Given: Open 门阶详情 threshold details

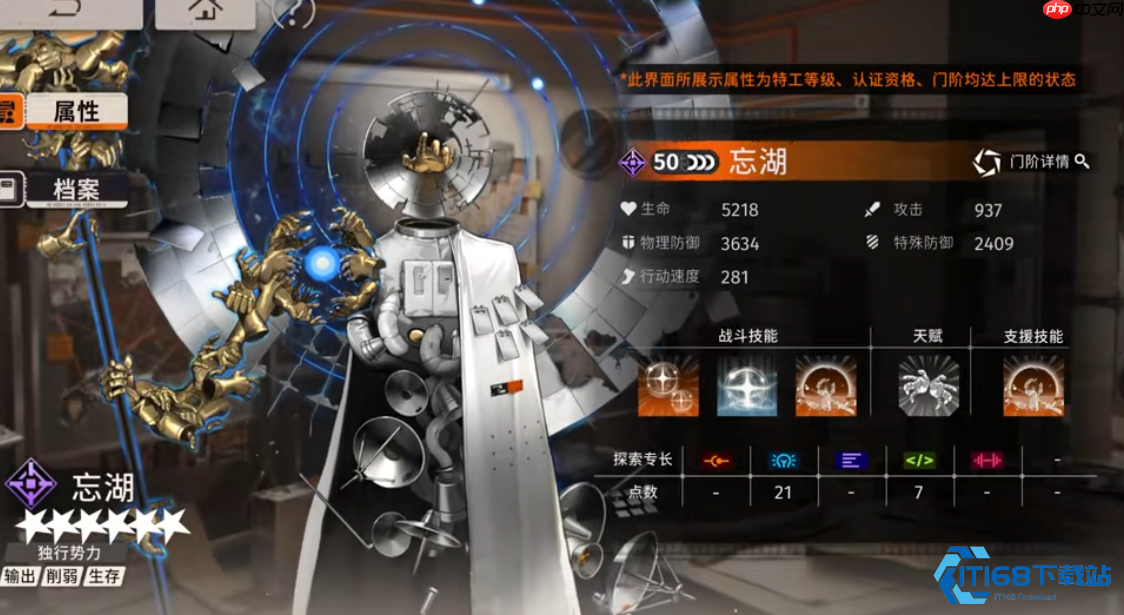Looking at the screenshot, I should (1032, 162).
